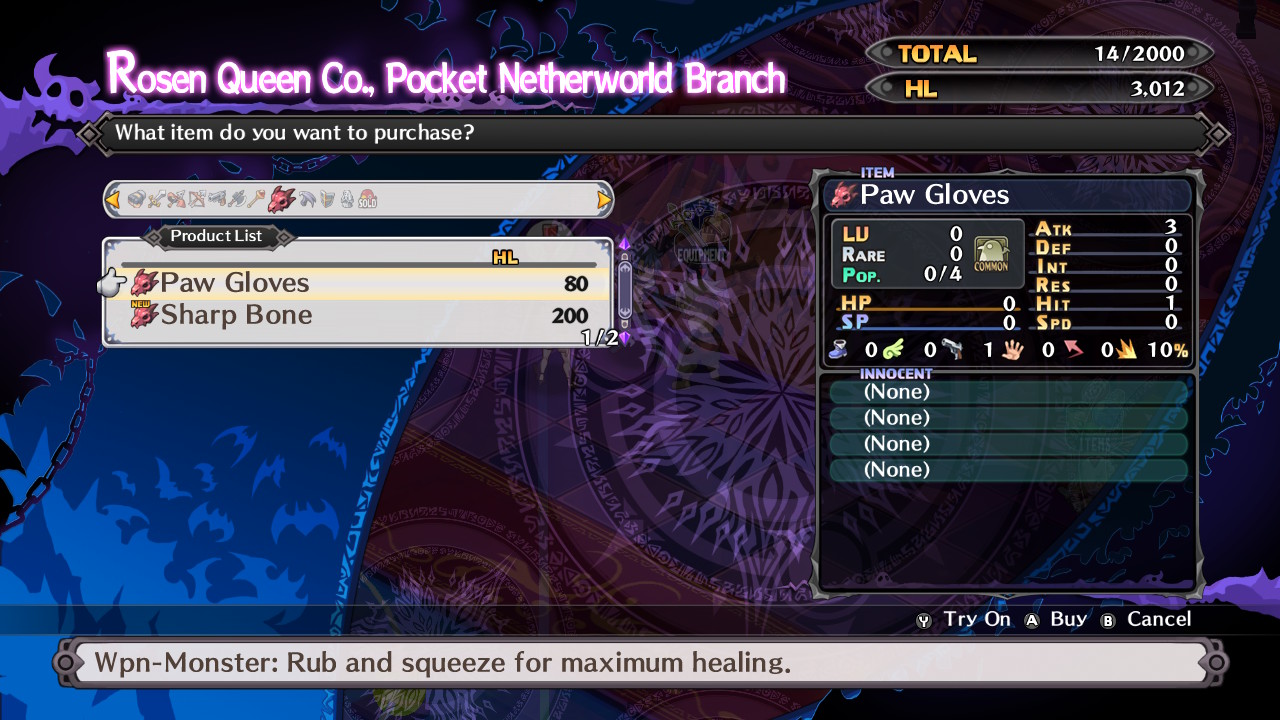The height and width of the screenshot is (720, 1280).
Task: Open the bow weapon category
Action: [x=197, y=200]
